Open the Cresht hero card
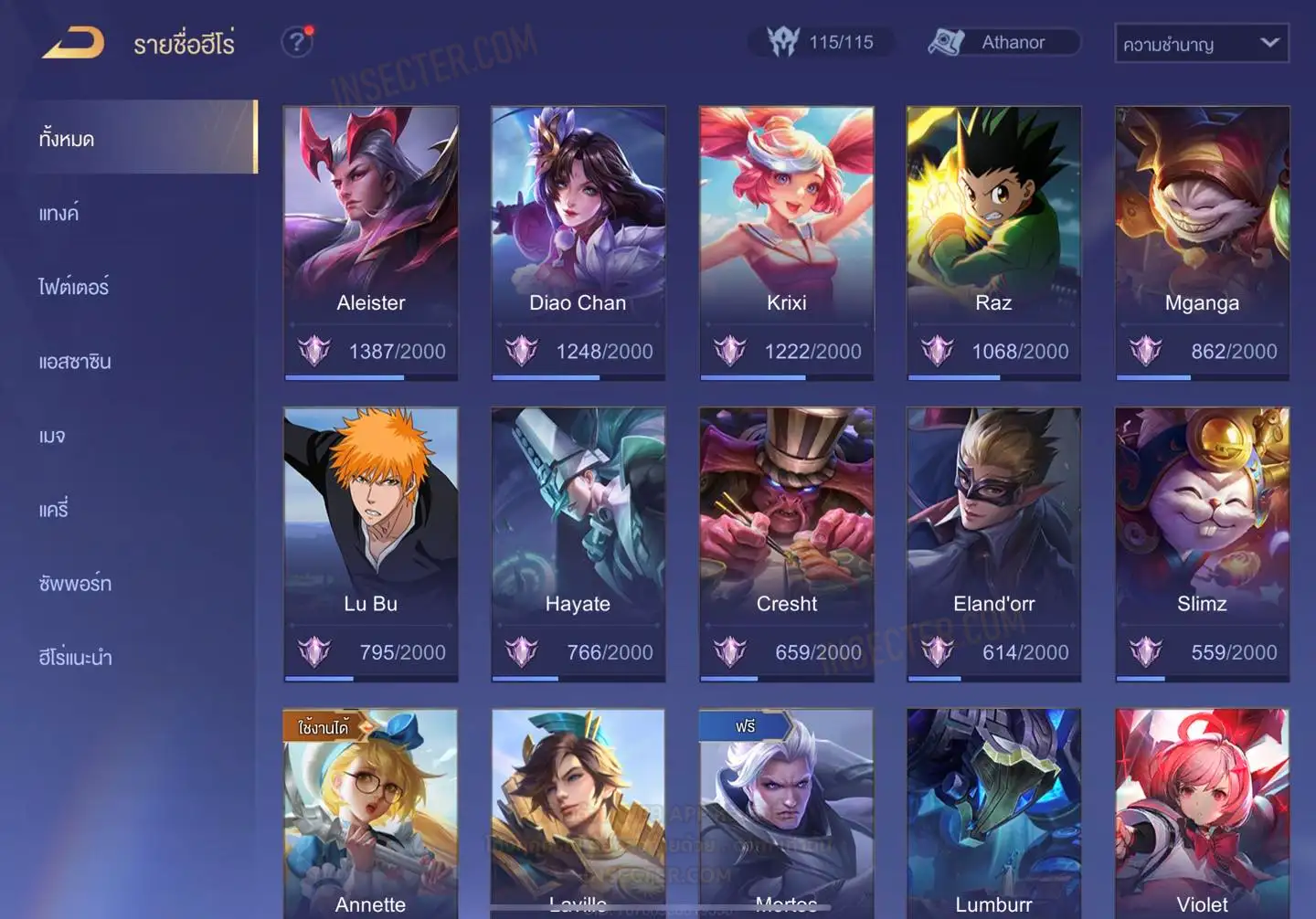This screenshot has width=1316, height=919. pos(786,543)
